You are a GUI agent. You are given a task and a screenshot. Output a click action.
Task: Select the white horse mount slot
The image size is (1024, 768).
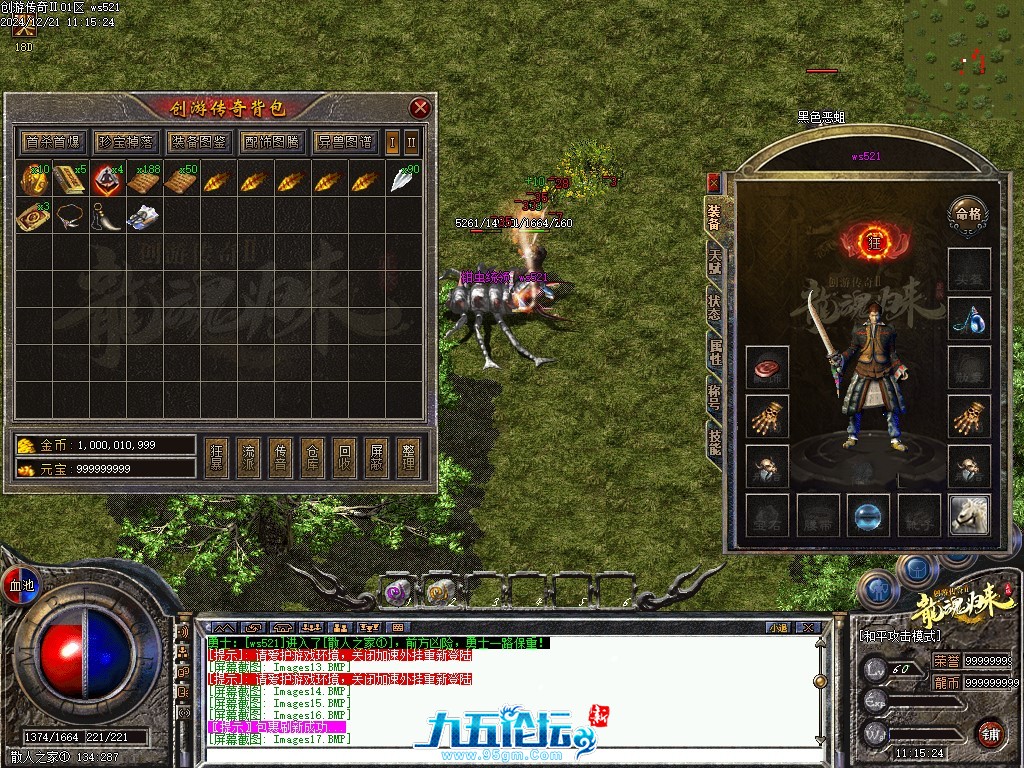[x=969, y=514]
